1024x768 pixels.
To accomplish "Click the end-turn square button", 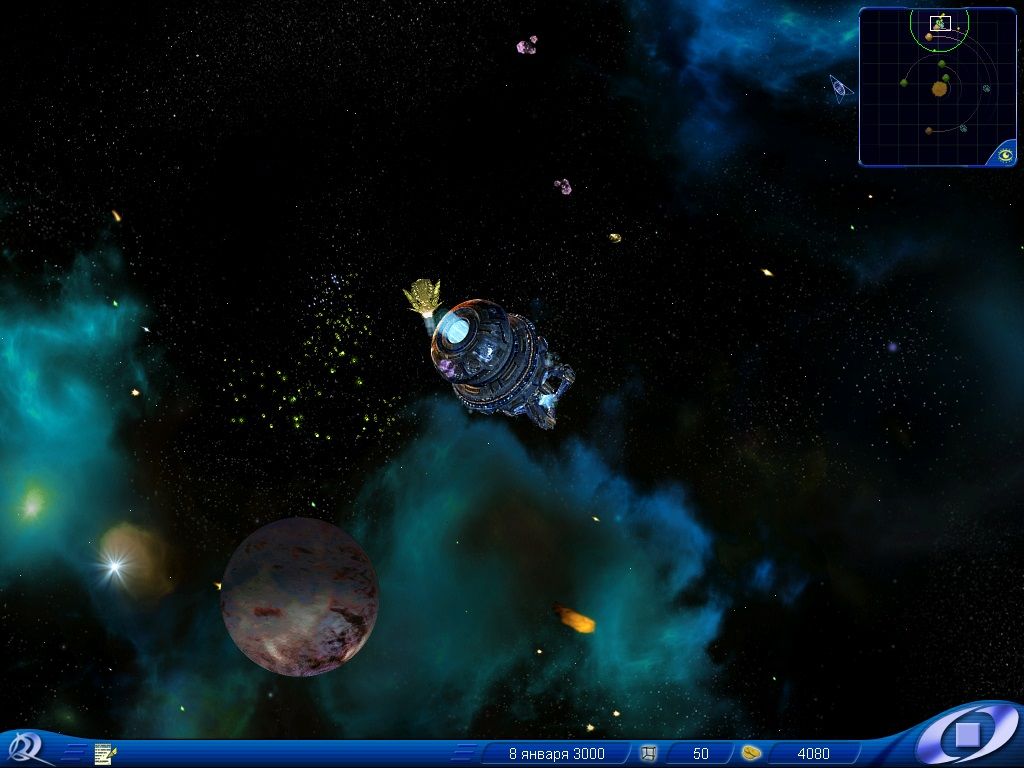I will pyautogui.click(x=967, y=735).
